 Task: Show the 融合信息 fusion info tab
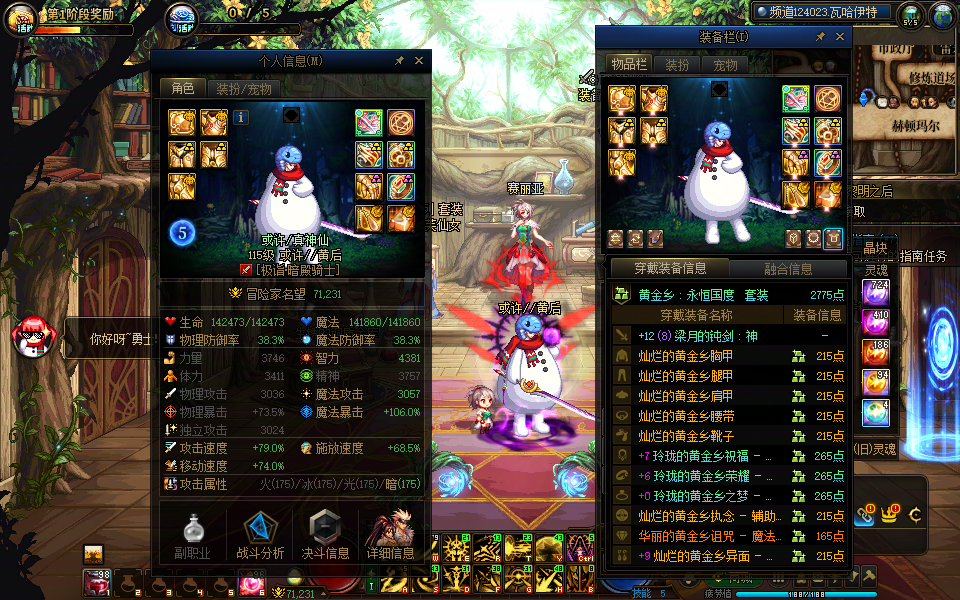point(787,268)
